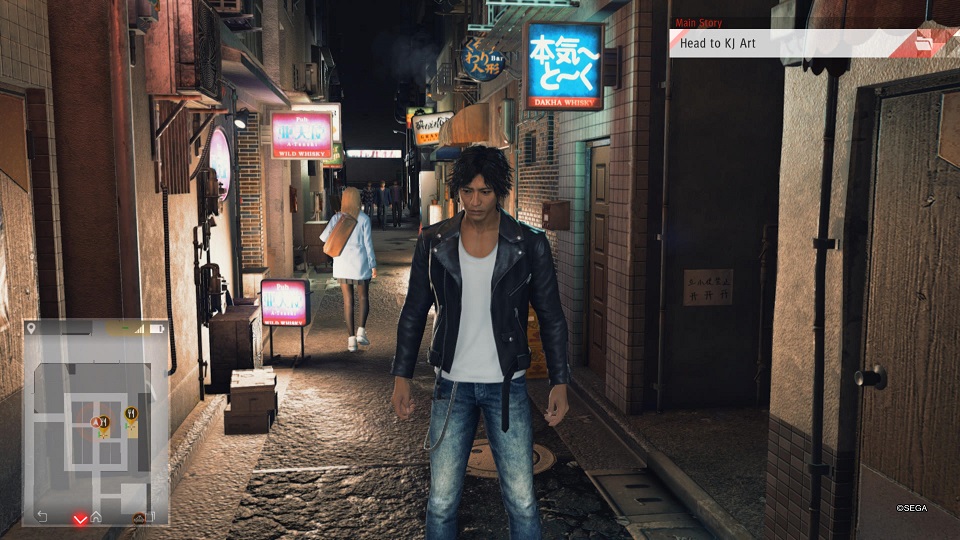Open the case folder icon on the objective banner
Screen dimensions: 960x540
tap(938, 43)
